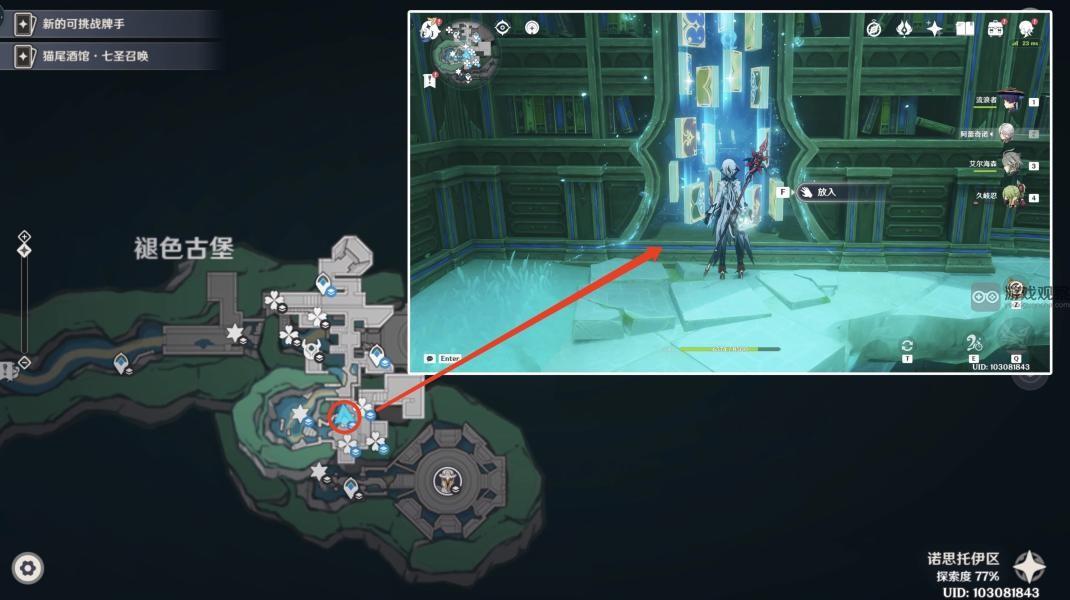The height and width of the screenshot is (600, 1070).
Task: Select the 猫尾酒馆·七圣召唤 quest entry
Action: pyautogui.click(x=110, y=56)
